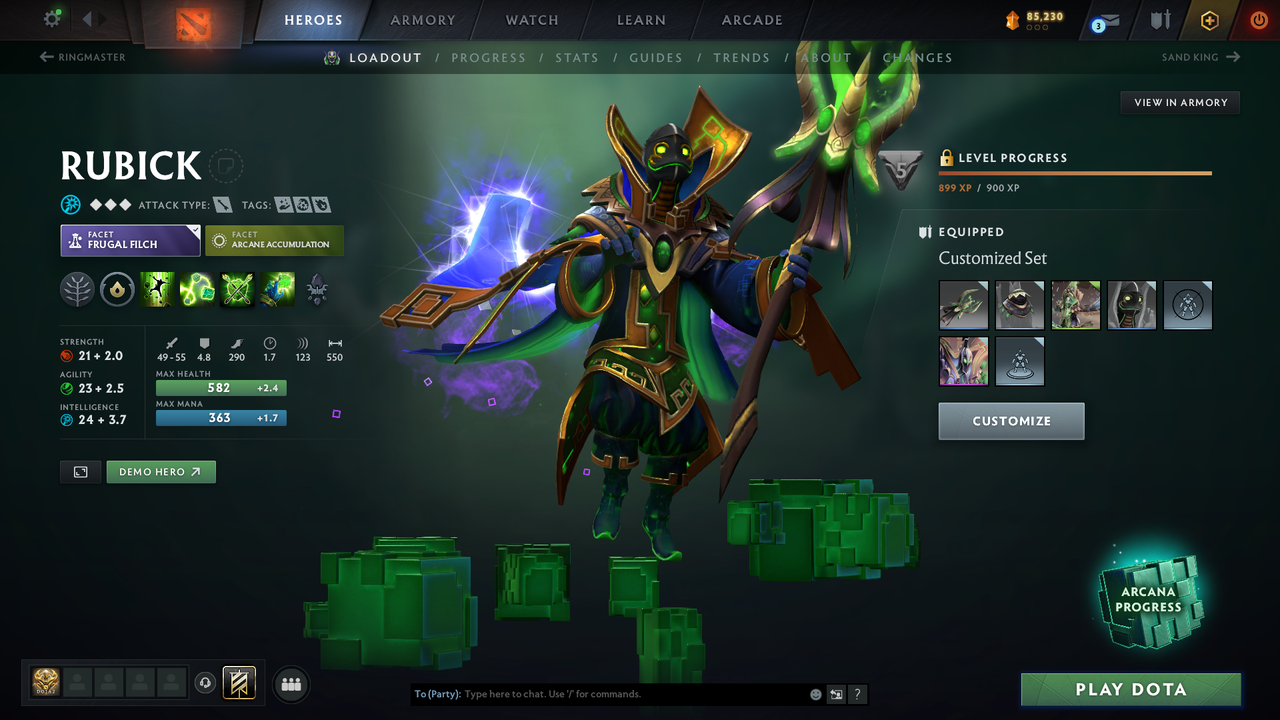Switch to the Arcane Accumulation facet
1280x720 pixels.
pos(274,240)
